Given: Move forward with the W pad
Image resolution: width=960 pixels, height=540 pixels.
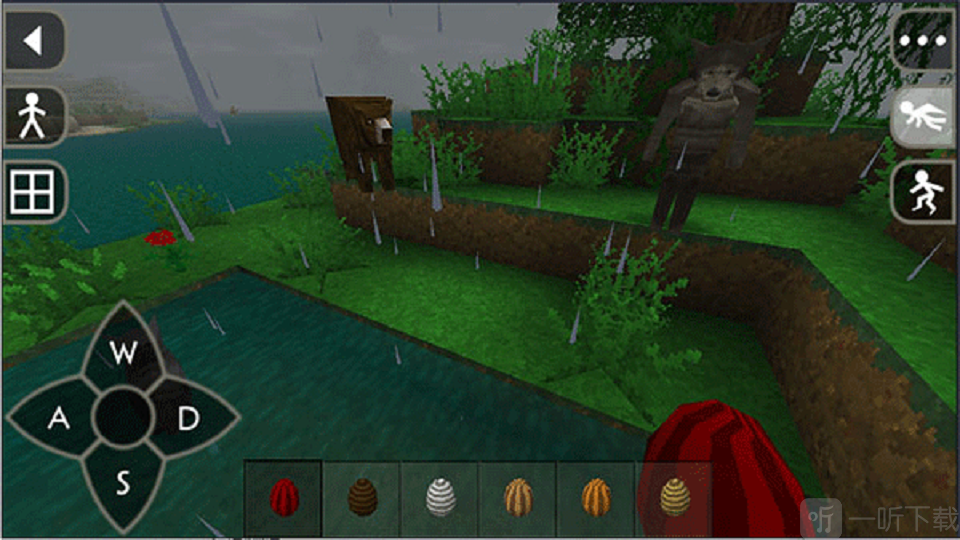Looking at the screenshot, I should [123, 353].
